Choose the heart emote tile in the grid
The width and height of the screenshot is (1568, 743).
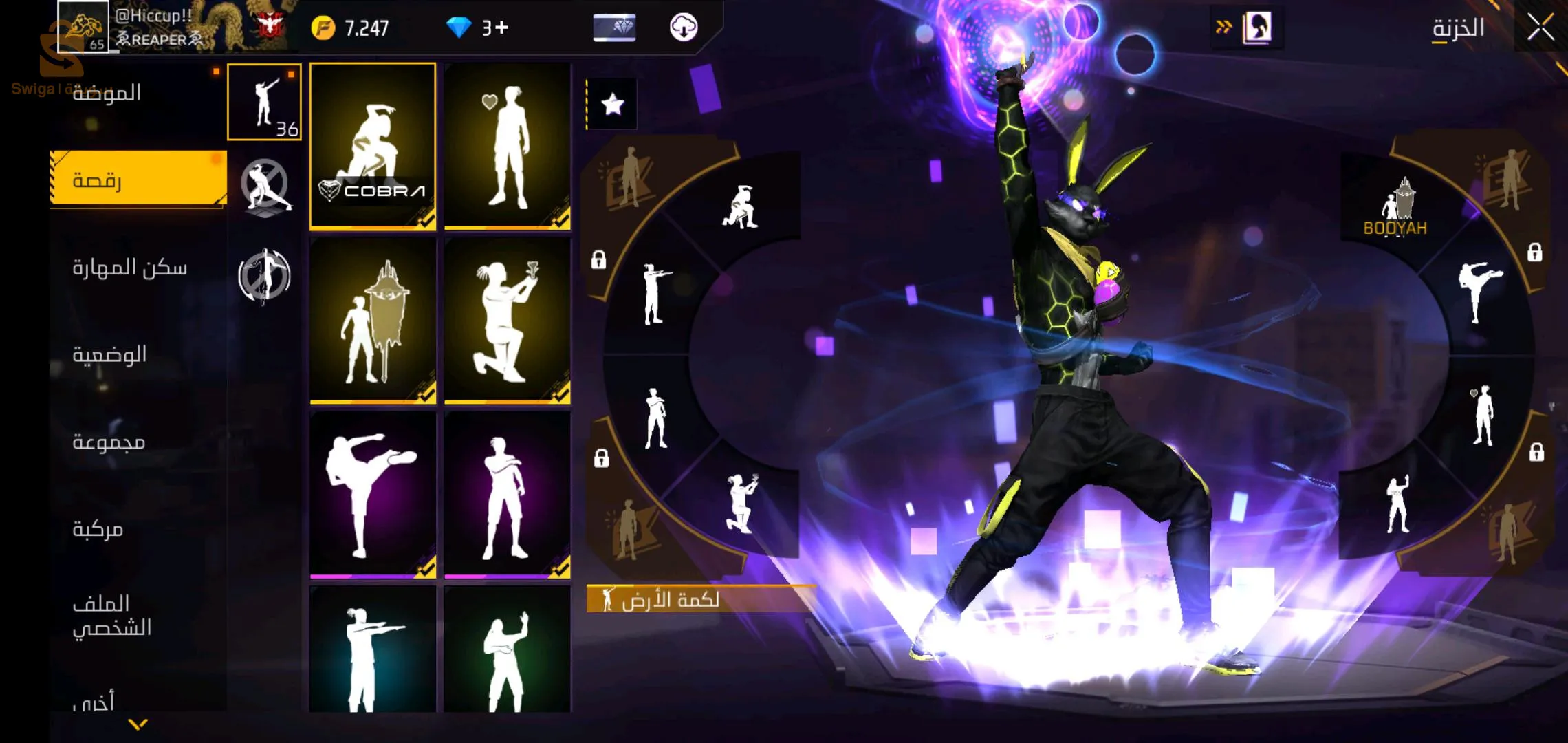click(x=508, y=146)
